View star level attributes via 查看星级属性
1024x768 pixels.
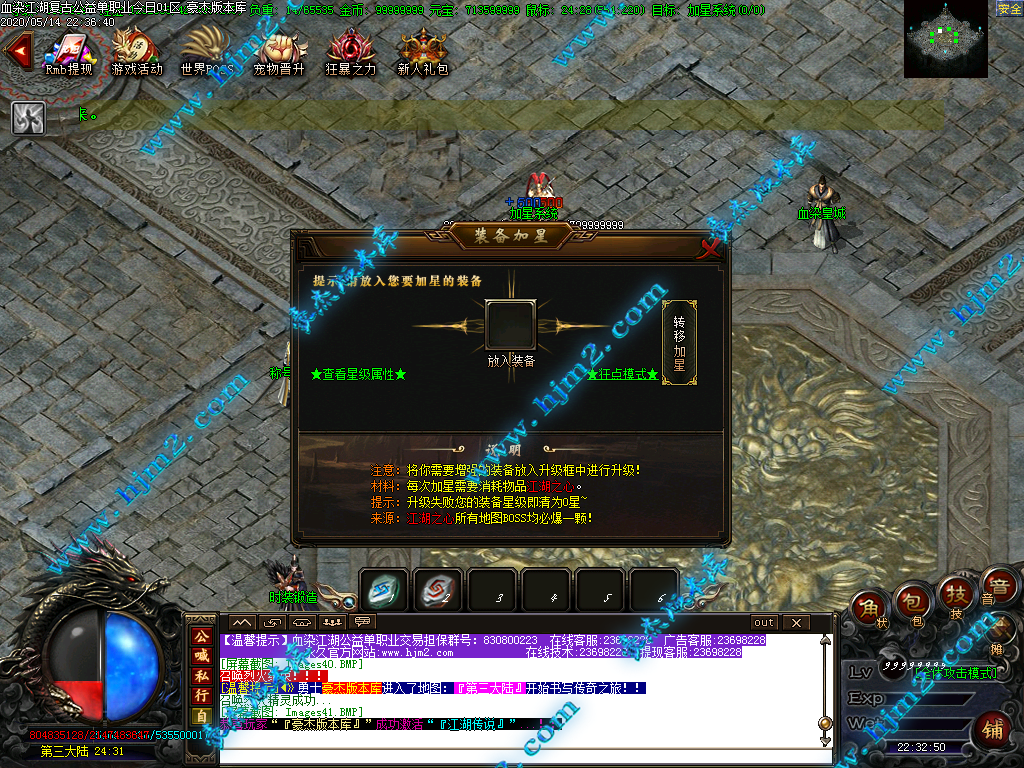pos(358,374)
